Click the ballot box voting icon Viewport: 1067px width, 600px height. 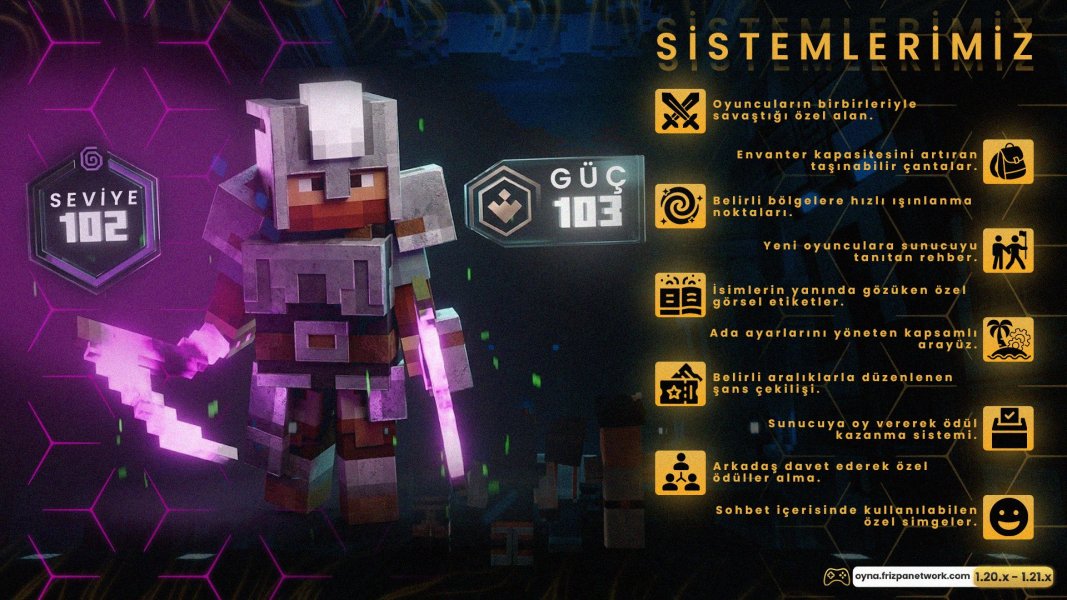tap(1008, 428)
